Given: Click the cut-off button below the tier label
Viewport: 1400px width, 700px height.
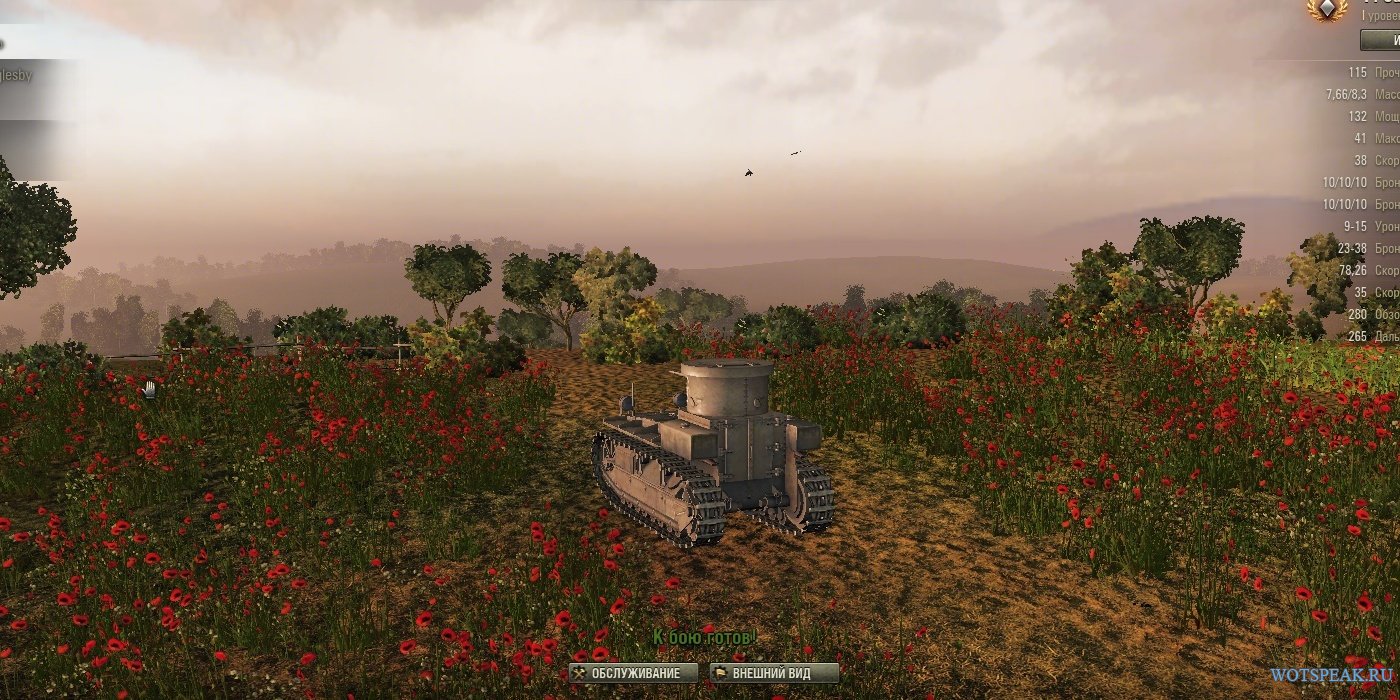Looking at the screenshot, I should [x=1382, y=40].
